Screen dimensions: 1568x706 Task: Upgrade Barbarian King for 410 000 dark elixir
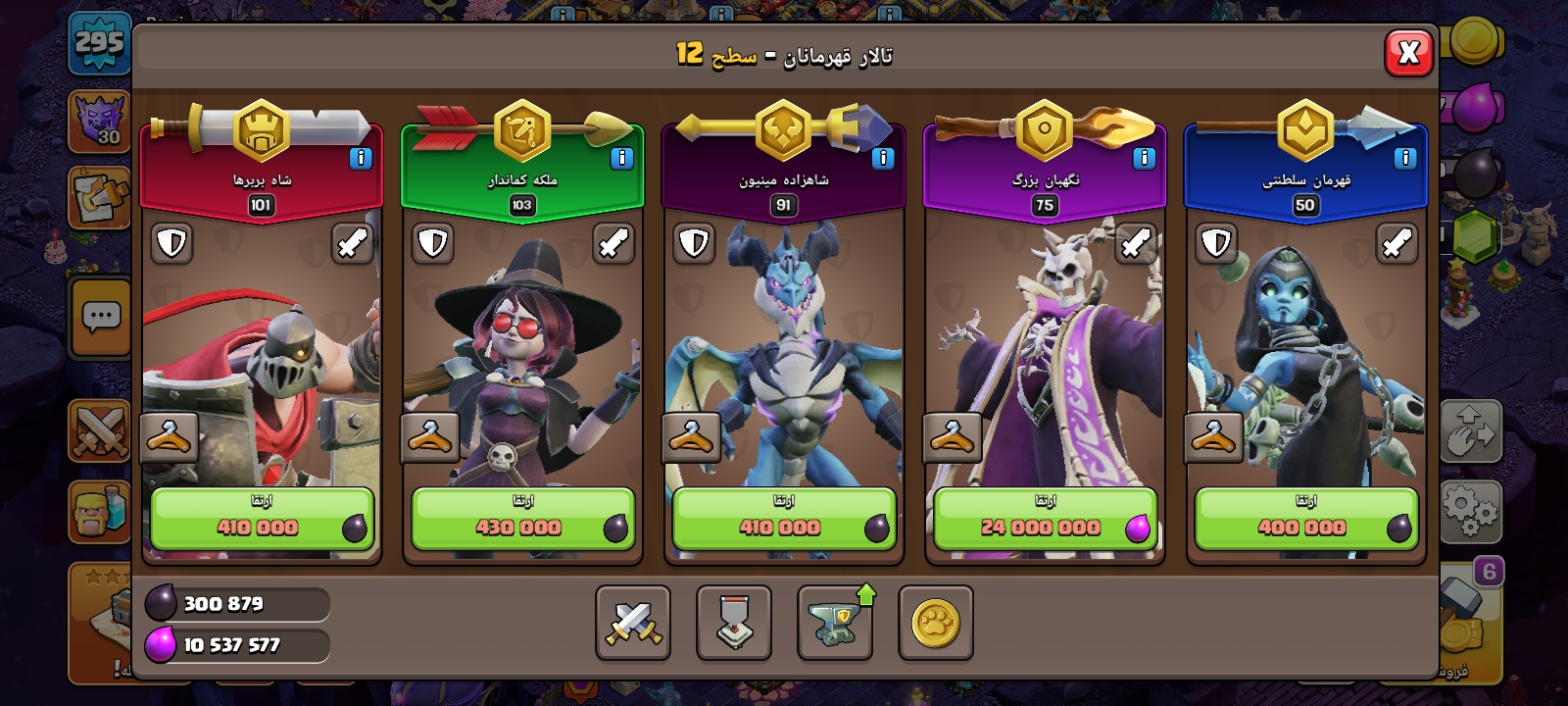tap(261, 519)
